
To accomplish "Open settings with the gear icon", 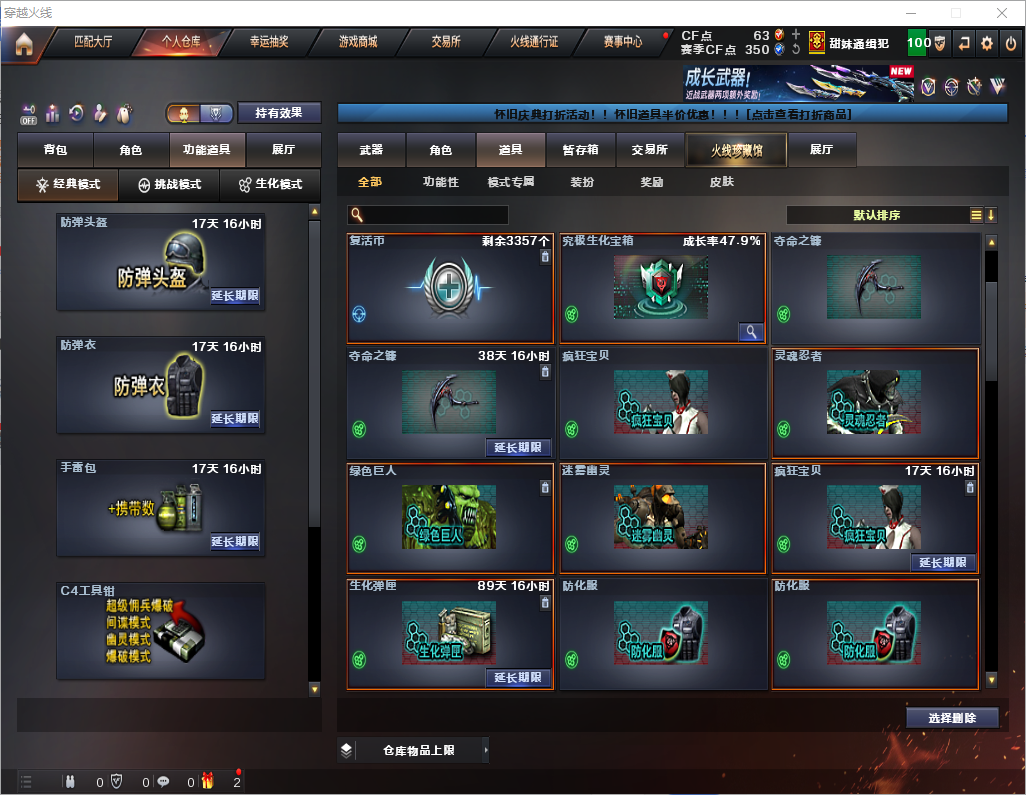I will [987, 43].
